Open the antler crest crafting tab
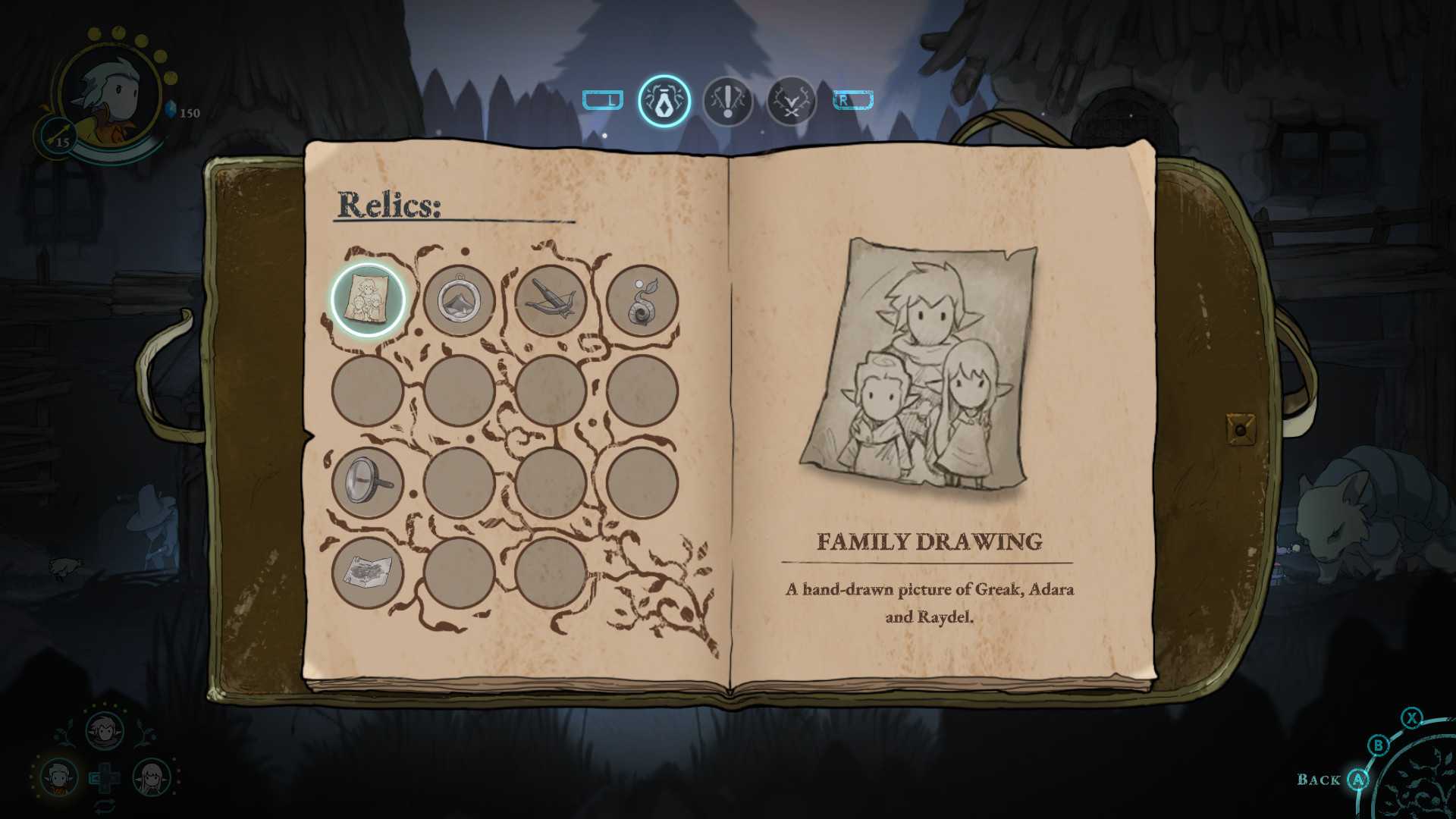 tap(790, 100)
